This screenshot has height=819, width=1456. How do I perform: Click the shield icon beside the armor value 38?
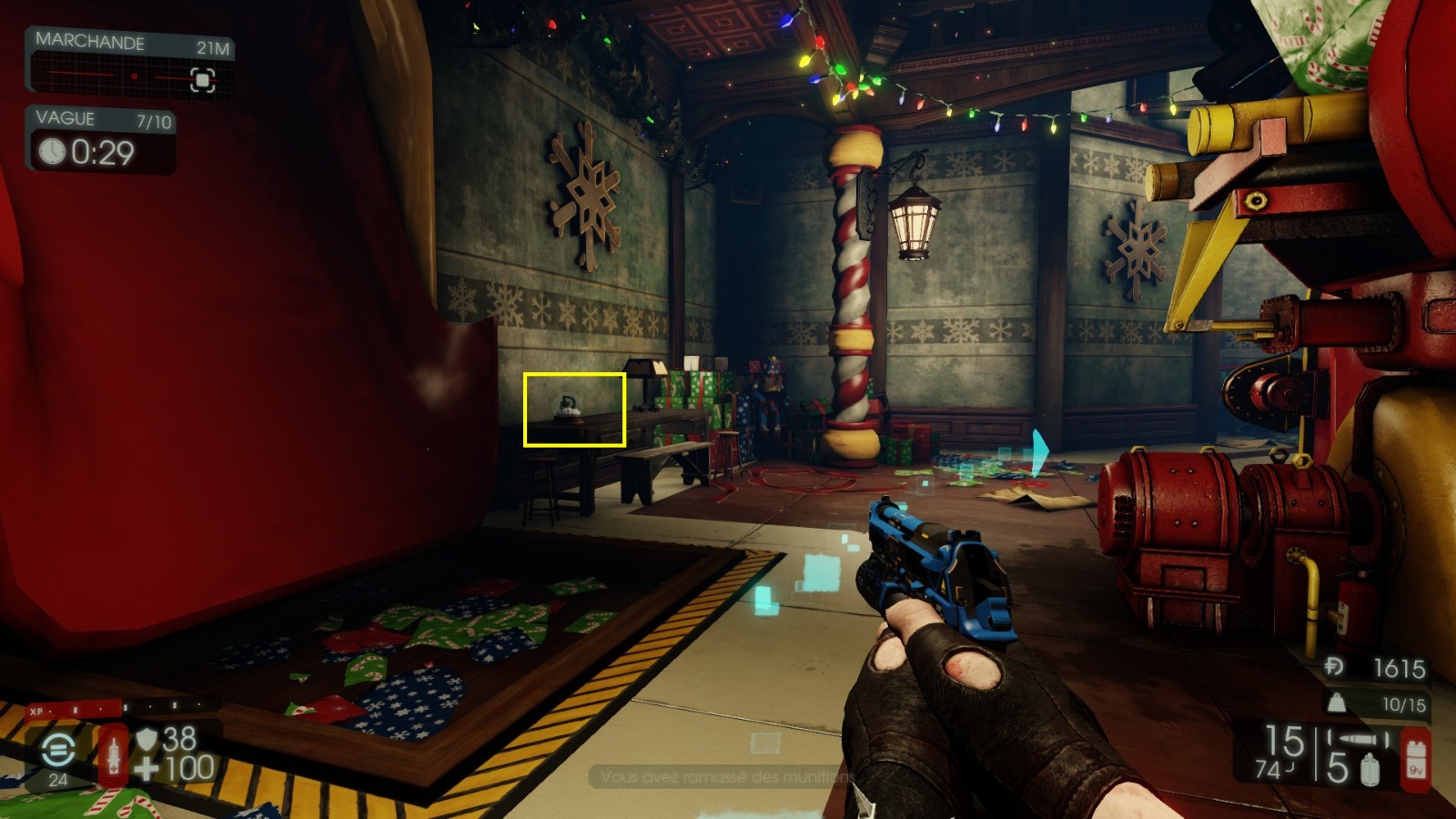point(147,740)
